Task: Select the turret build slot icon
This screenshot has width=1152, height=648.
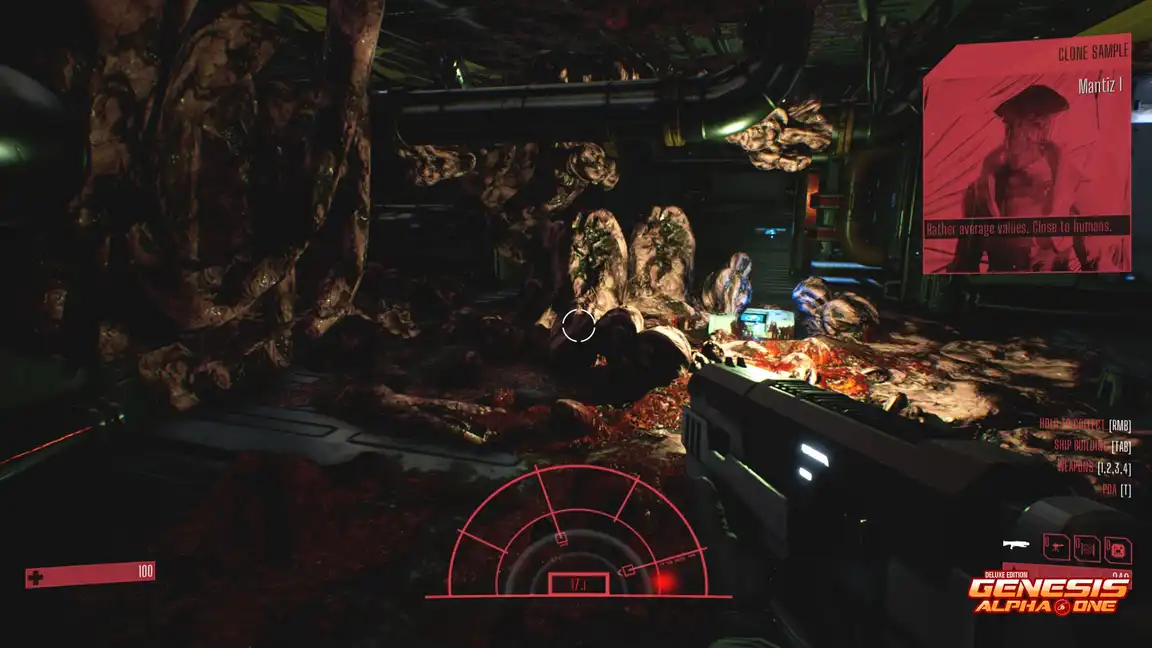Action: tap(1056, 547)
